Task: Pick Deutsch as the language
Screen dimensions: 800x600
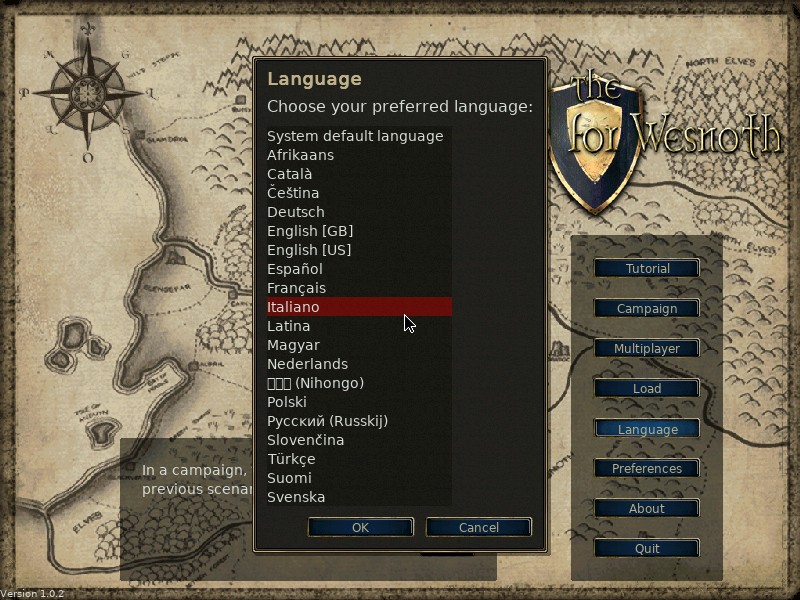Action: click(x=296, y=212)
